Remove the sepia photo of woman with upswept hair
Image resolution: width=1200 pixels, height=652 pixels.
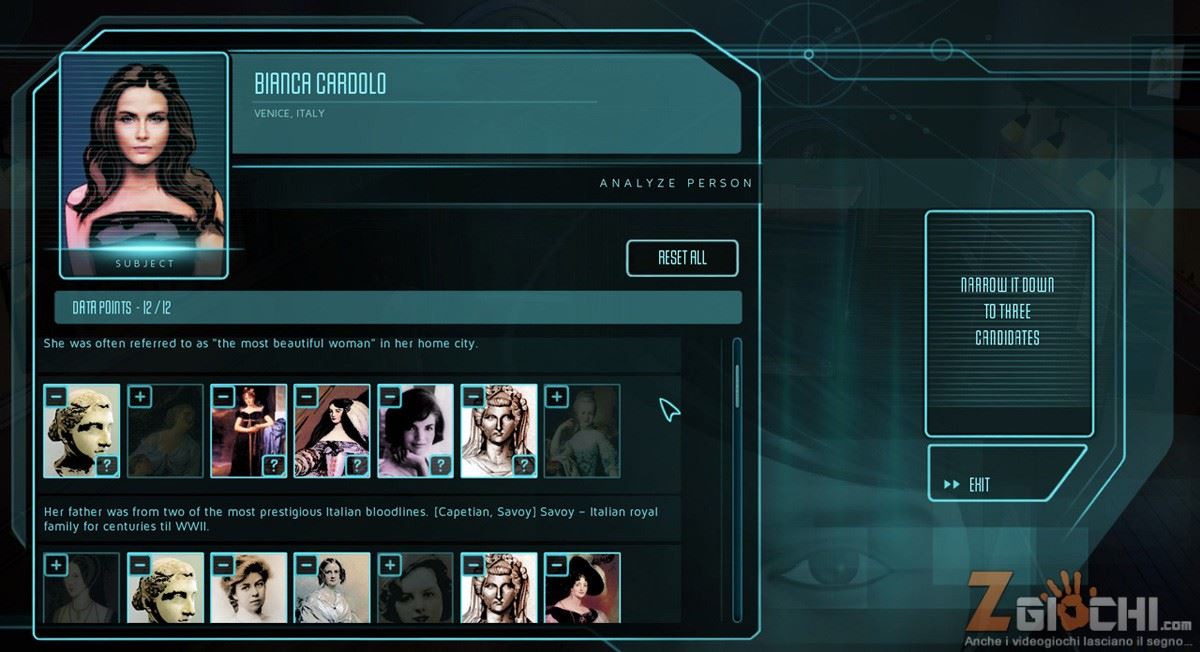[224, 566]
